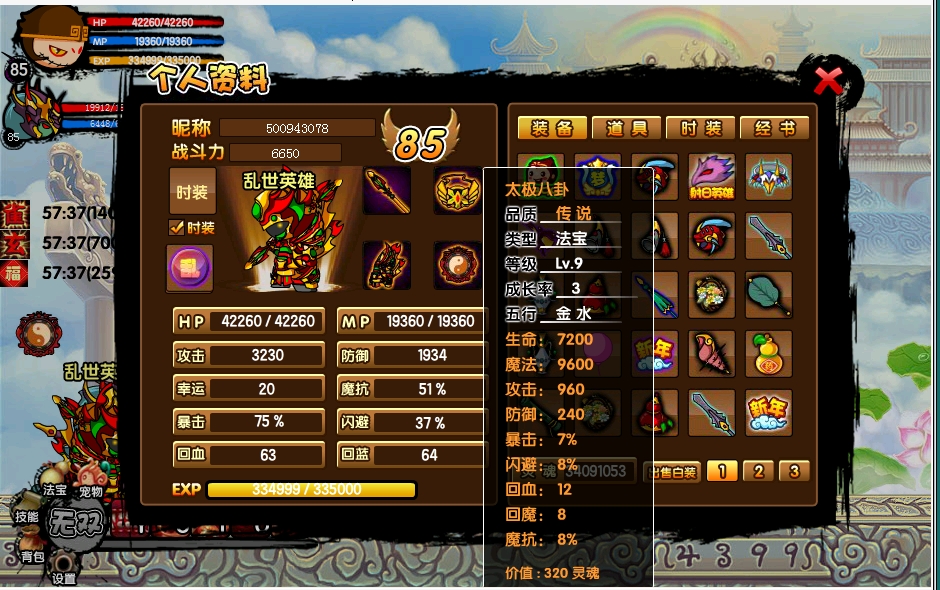Select the 射日英雄 purple mask item

tap(711, 177)
